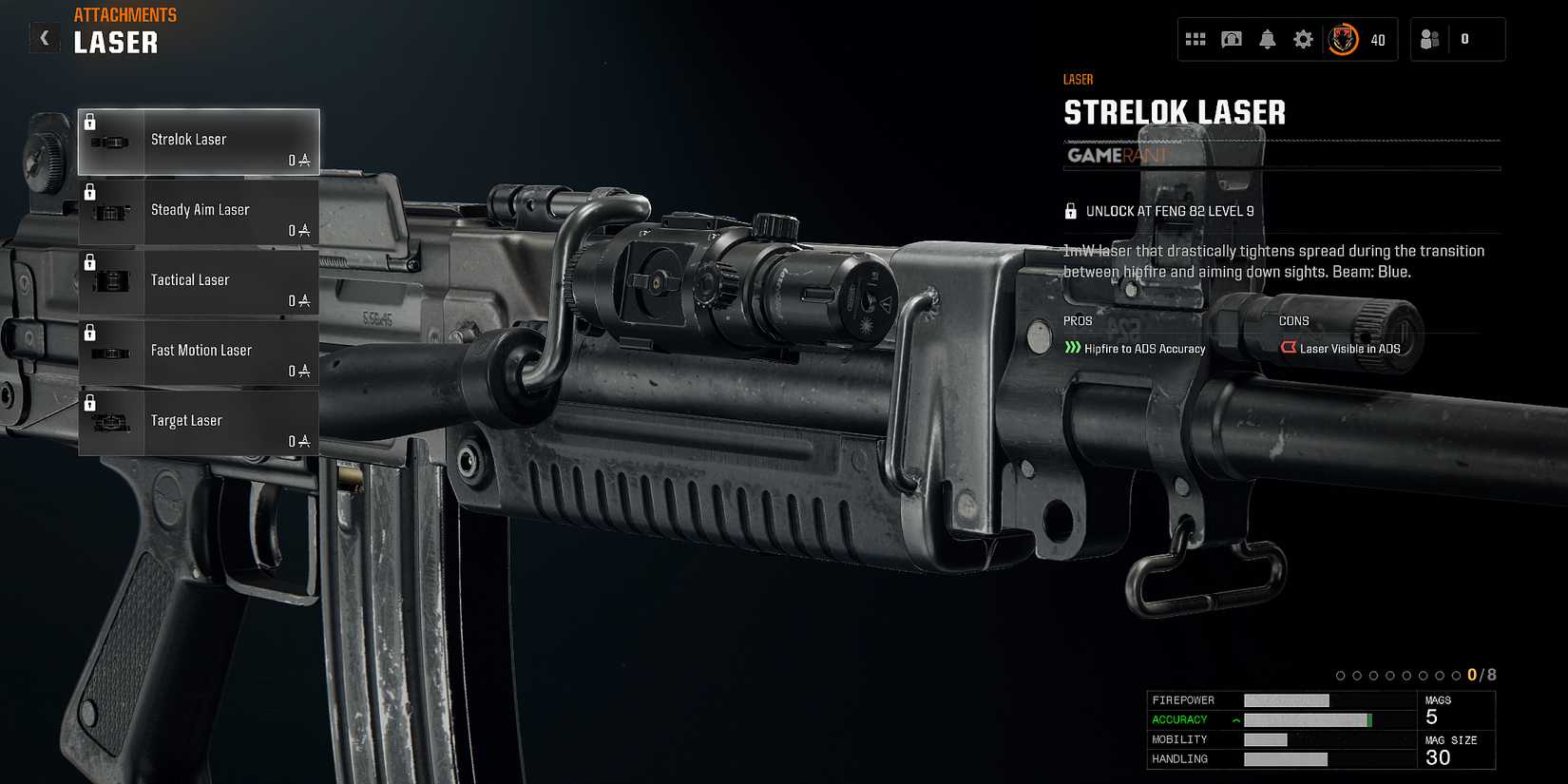Select the Target Laser option
Viewport: 1568px width, 784px height.
pos(200,421)
